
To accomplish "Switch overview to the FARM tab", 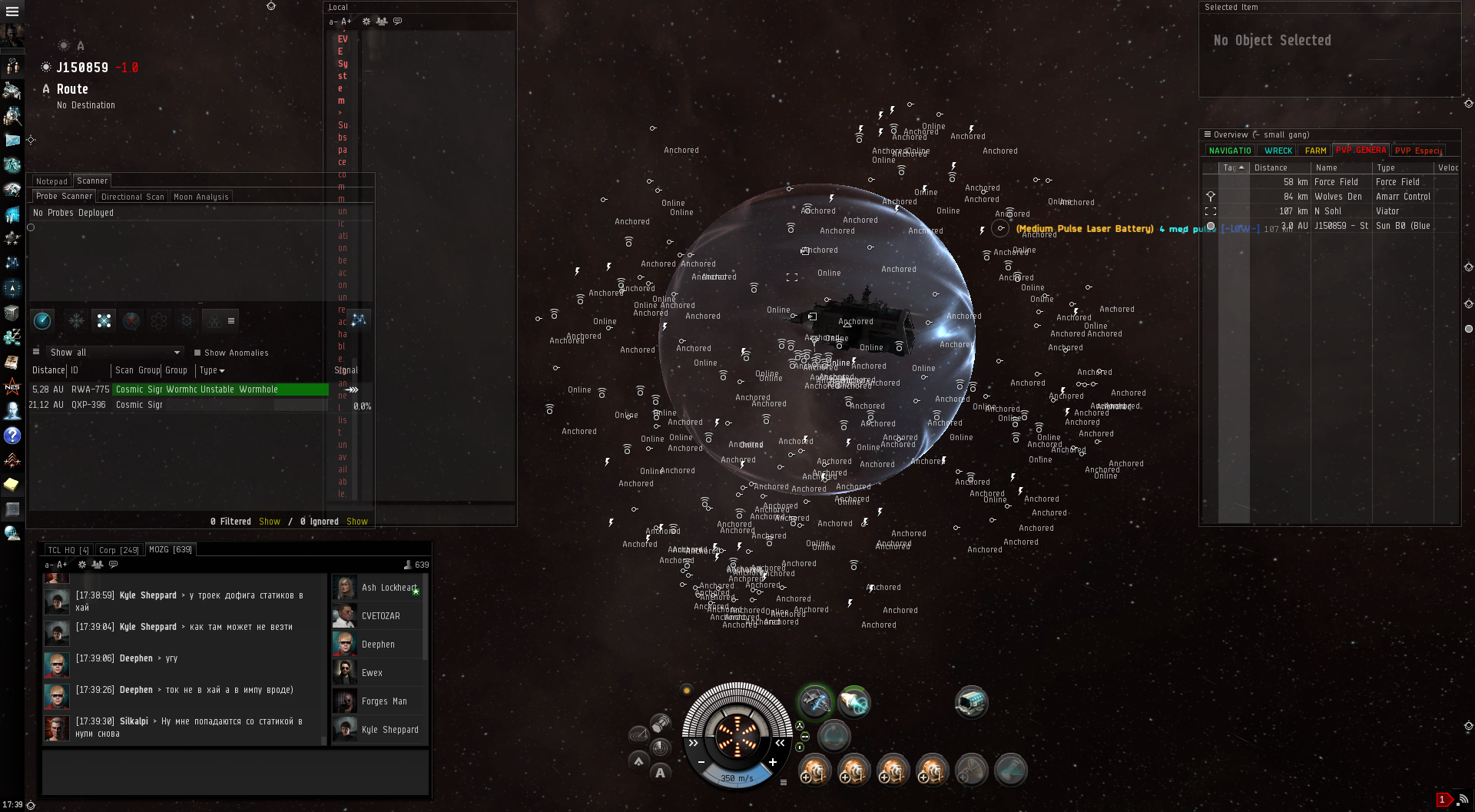I will coord(1315,151).
